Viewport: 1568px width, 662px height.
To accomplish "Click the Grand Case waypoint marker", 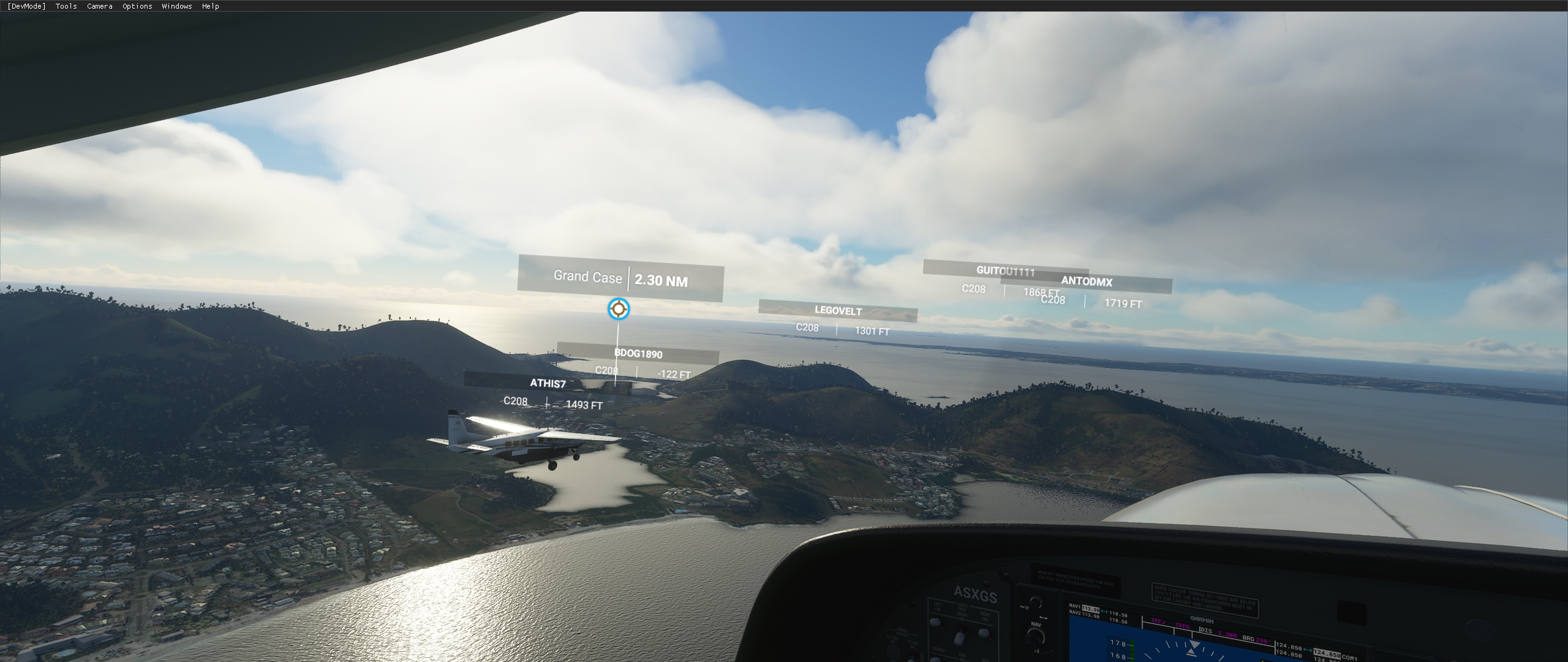I will pyautogui.click(x=619, y=310).
